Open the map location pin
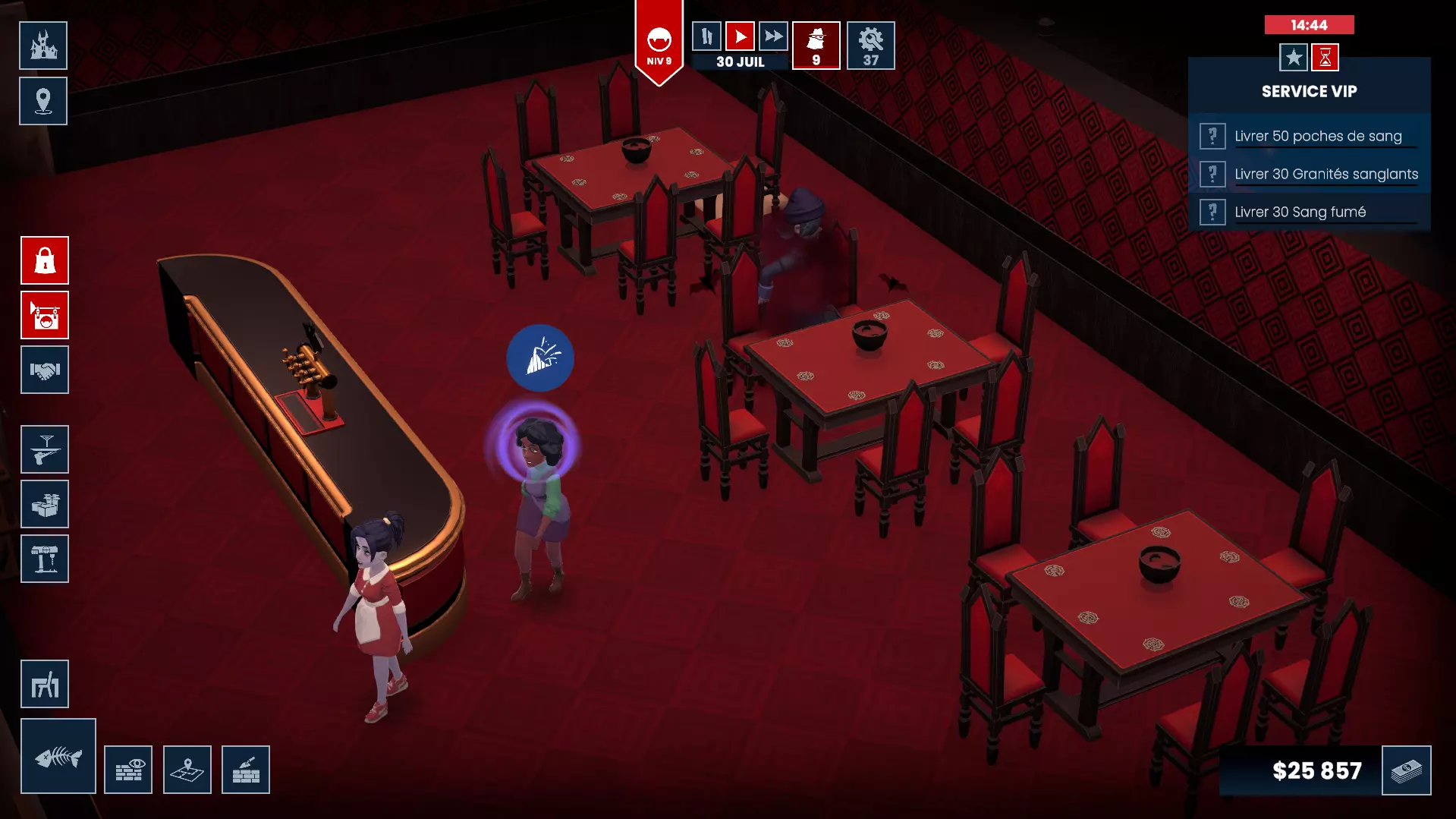This screenshot has height=819, width=1456. 43,101
